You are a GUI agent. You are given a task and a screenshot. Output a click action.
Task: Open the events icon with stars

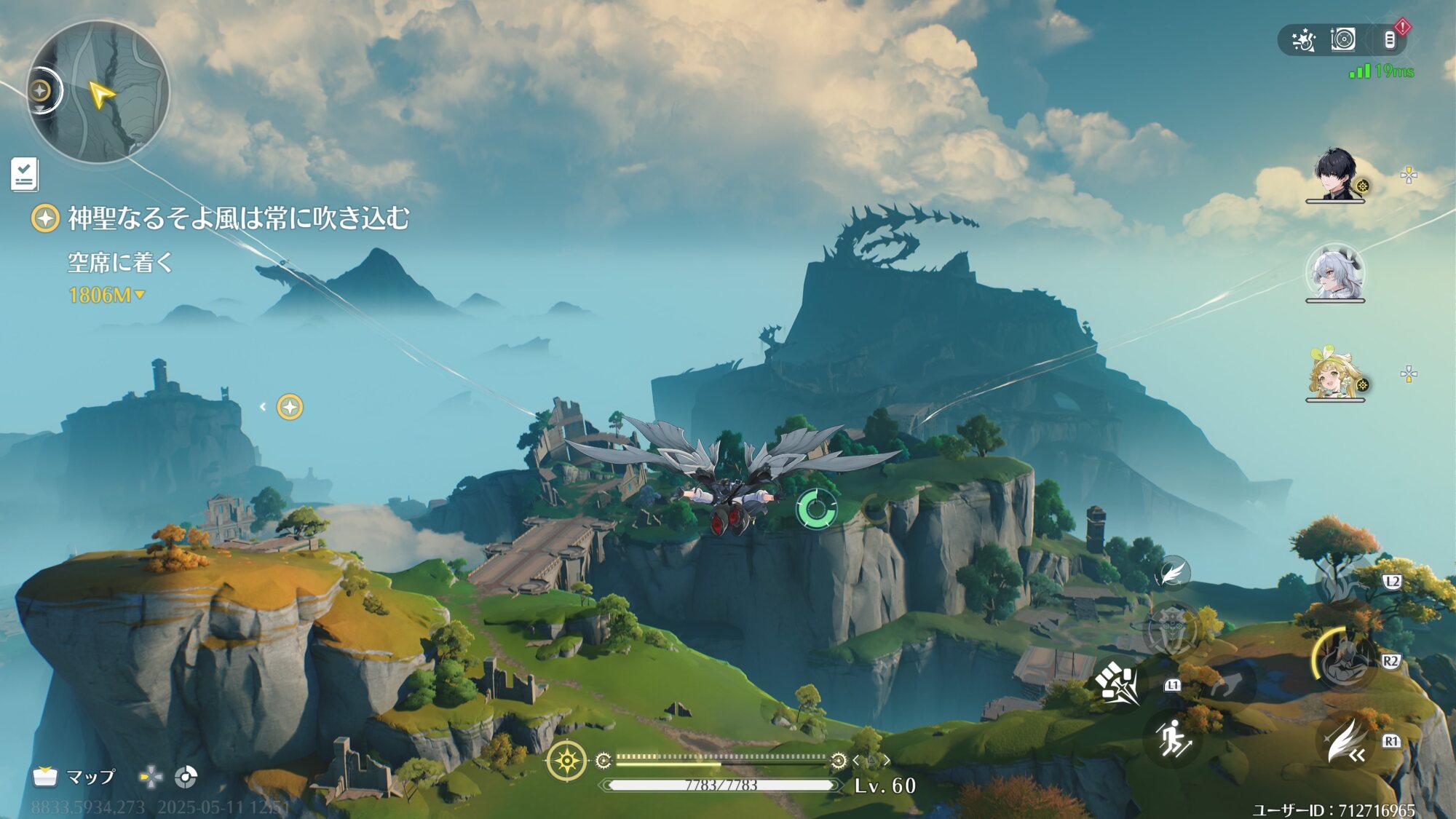pos(1303,40)
